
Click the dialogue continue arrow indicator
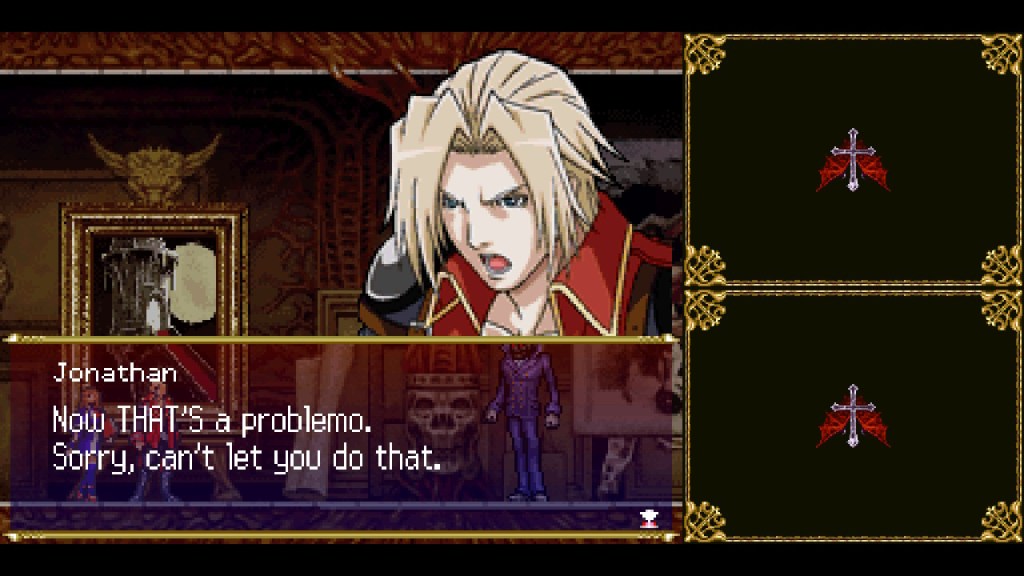click(647, 517)
